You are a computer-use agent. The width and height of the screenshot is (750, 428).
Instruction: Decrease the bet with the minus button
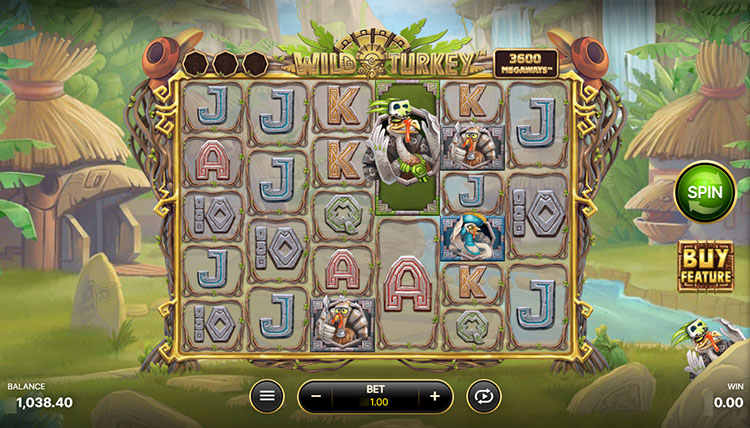point(316,396)
